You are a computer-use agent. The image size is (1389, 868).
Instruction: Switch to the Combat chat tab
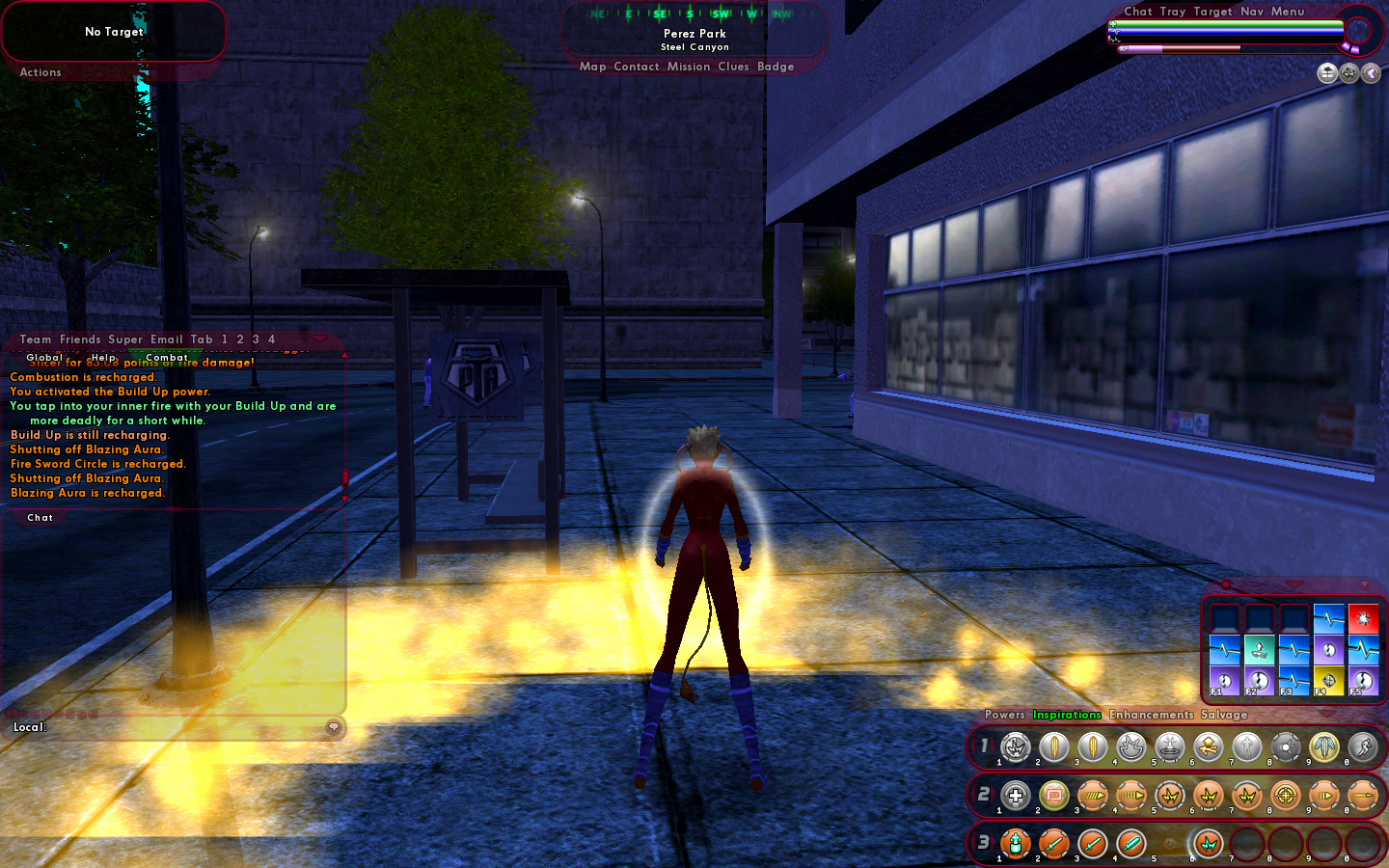click(167, 358)
